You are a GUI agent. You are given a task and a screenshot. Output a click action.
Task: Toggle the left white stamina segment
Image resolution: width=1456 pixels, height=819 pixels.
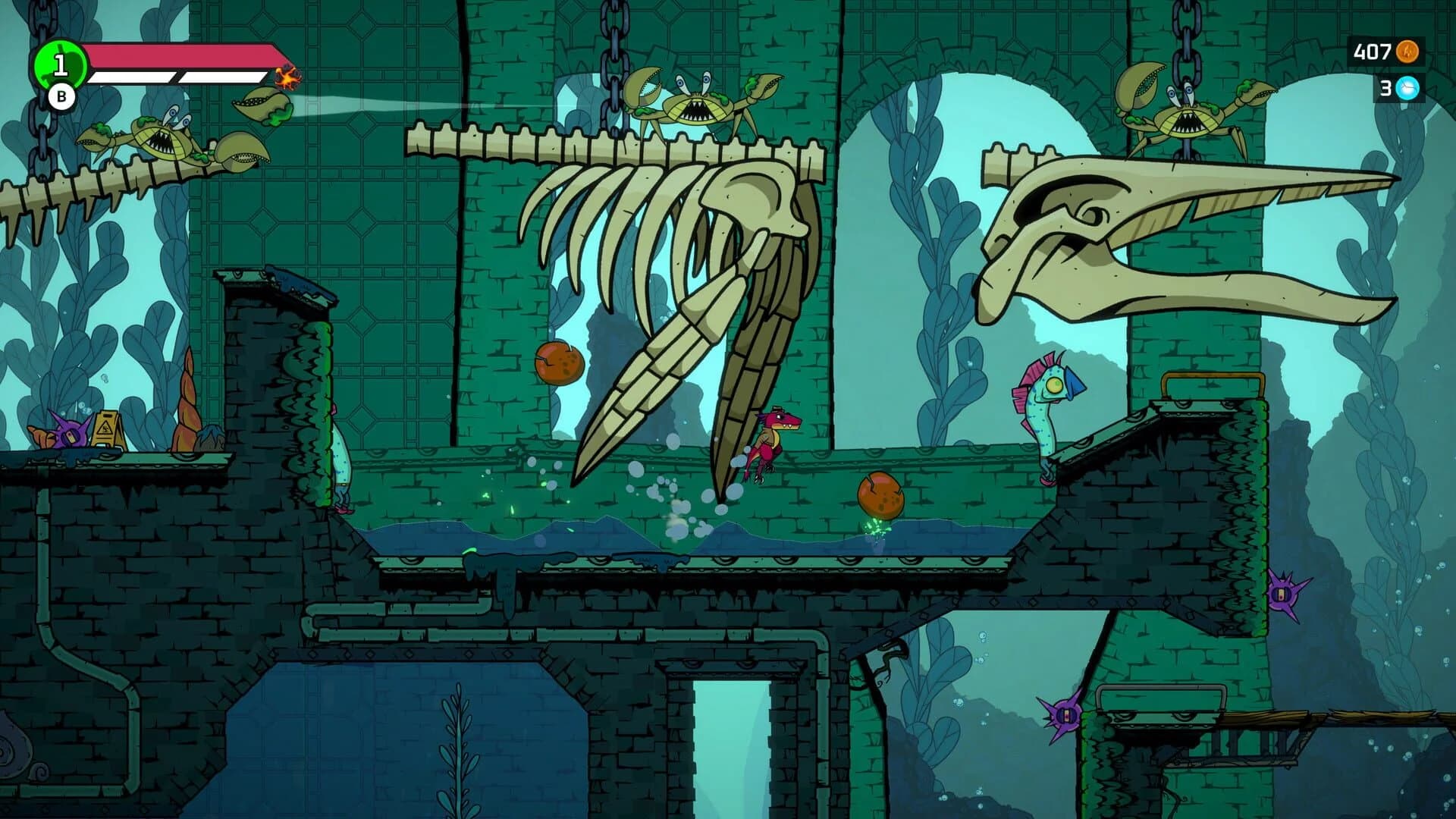(133, 77)
